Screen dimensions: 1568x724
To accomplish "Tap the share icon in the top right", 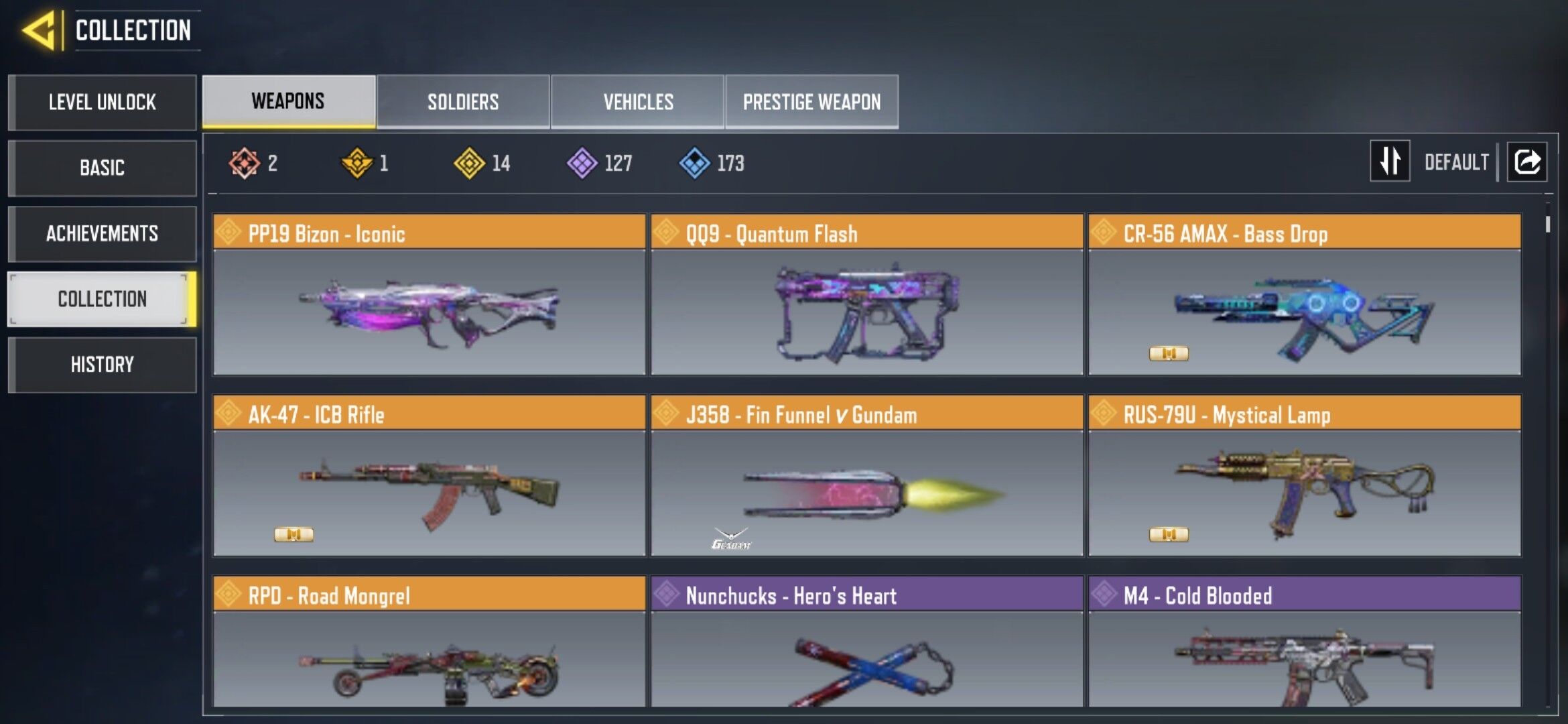I will (x=1528, y=161).
